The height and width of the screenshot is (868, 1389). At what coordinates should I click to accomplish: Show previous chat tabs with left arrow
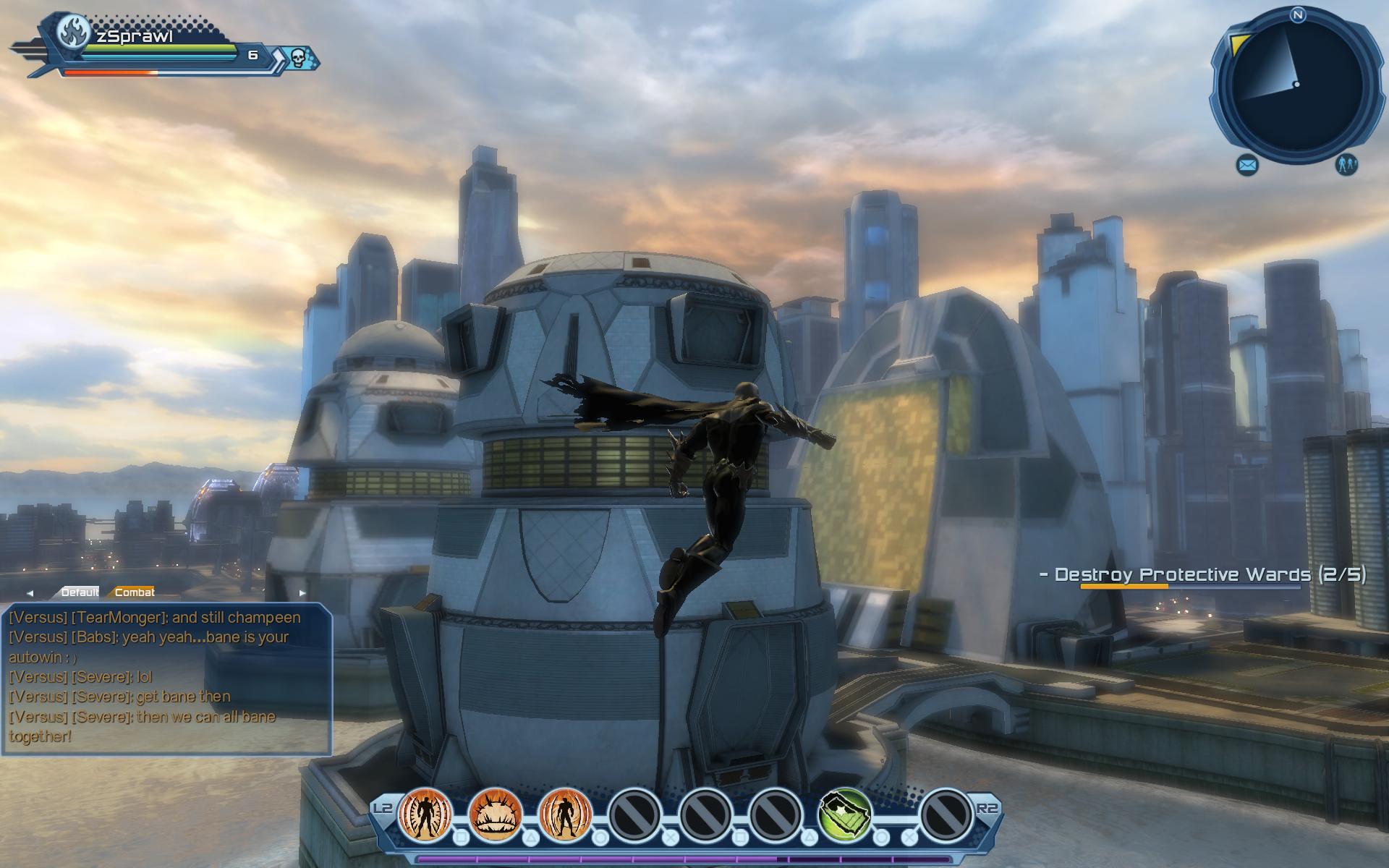(30, 593)
